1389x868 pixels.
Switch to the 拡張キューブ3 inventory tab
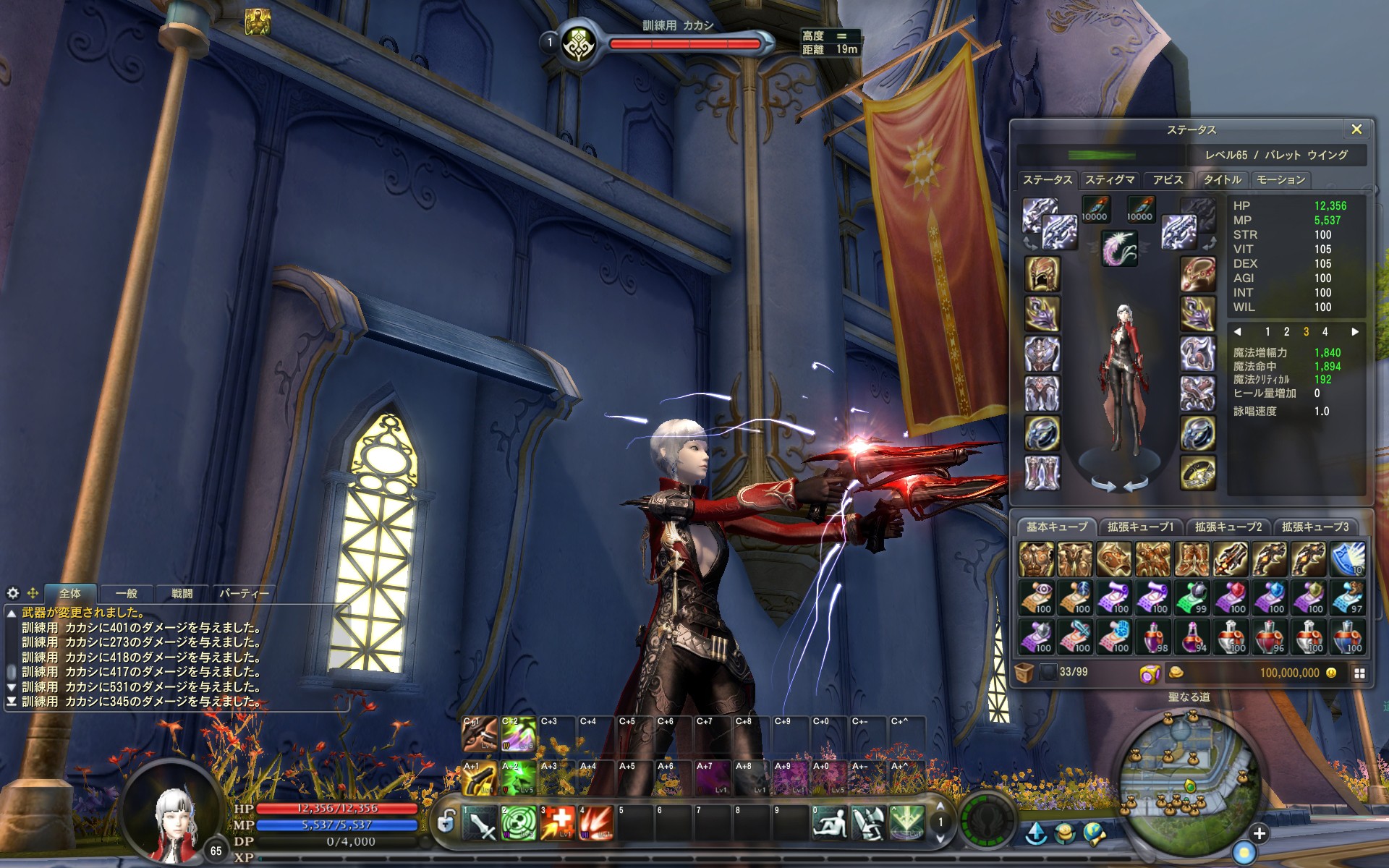click(1314, 527)
